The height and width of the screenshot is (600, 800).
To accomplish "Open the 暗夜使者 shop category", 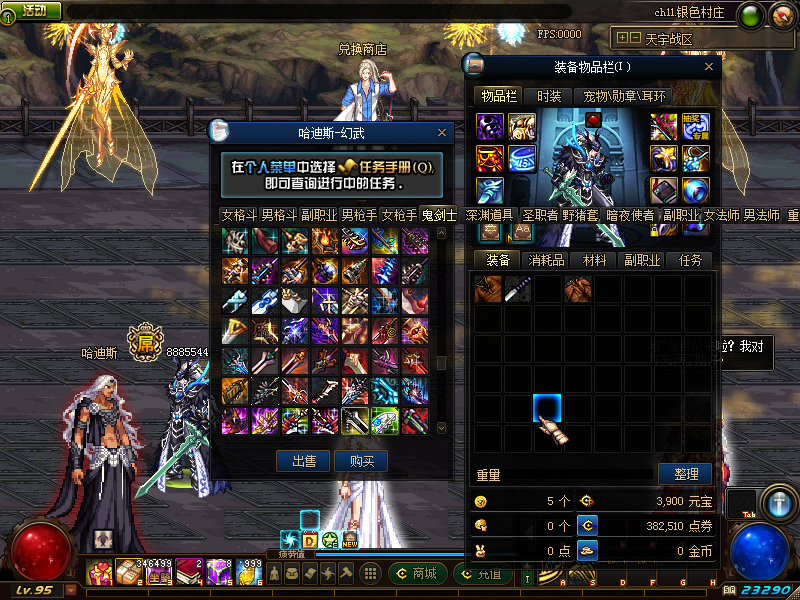I will [x=630, y=215].
